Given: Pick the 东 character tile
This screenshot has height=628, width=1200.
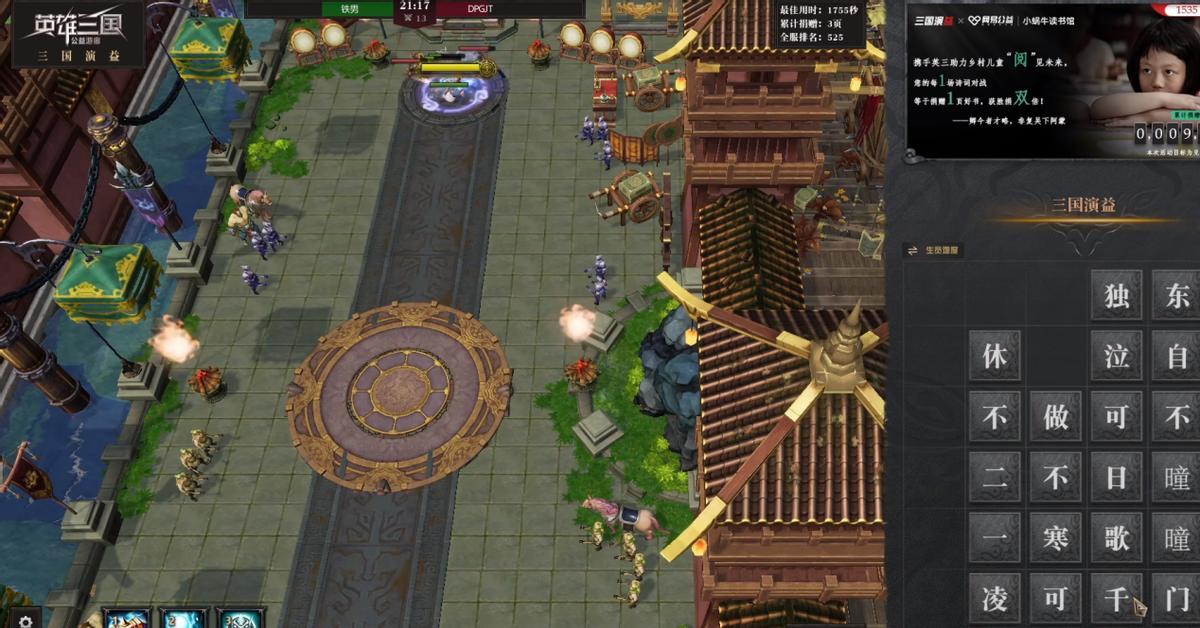Looking at the screenshot, I should 1177,296.
